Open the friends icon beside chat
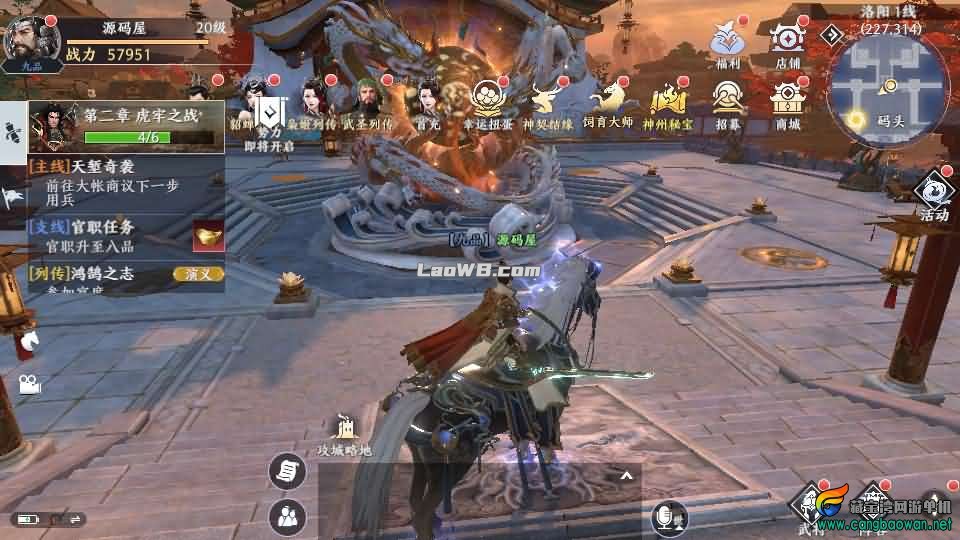The height and width of the screenshot is (540, 960). point(287,516)
